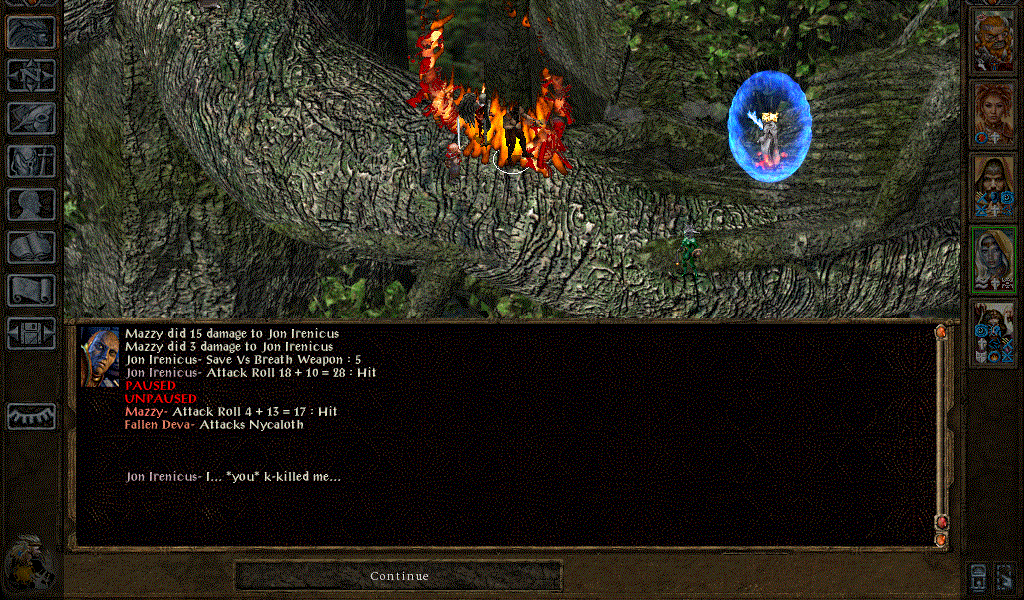Viewport: 1024px width, 600px height.
Task: Open the priest scroll button
Action: tap(31, 290)
